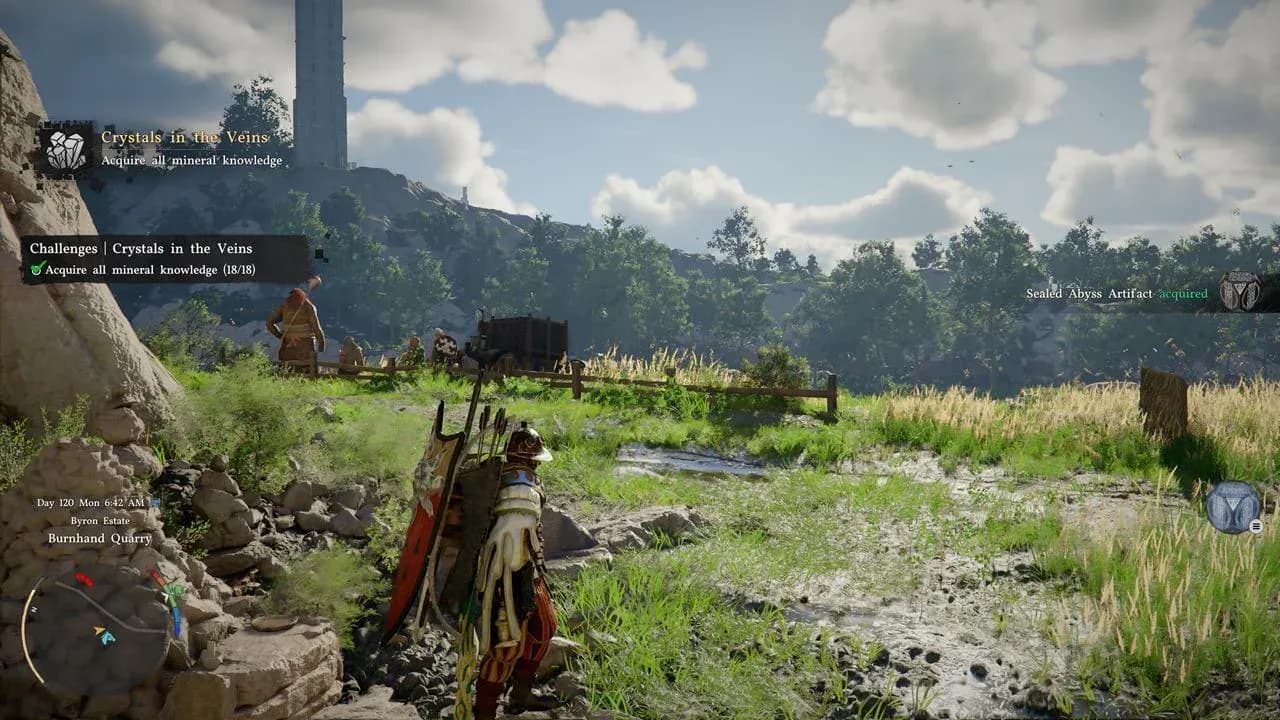
Task: Click the hamburger menu badge on the emblem
Action: click(x=1256, y=526)
